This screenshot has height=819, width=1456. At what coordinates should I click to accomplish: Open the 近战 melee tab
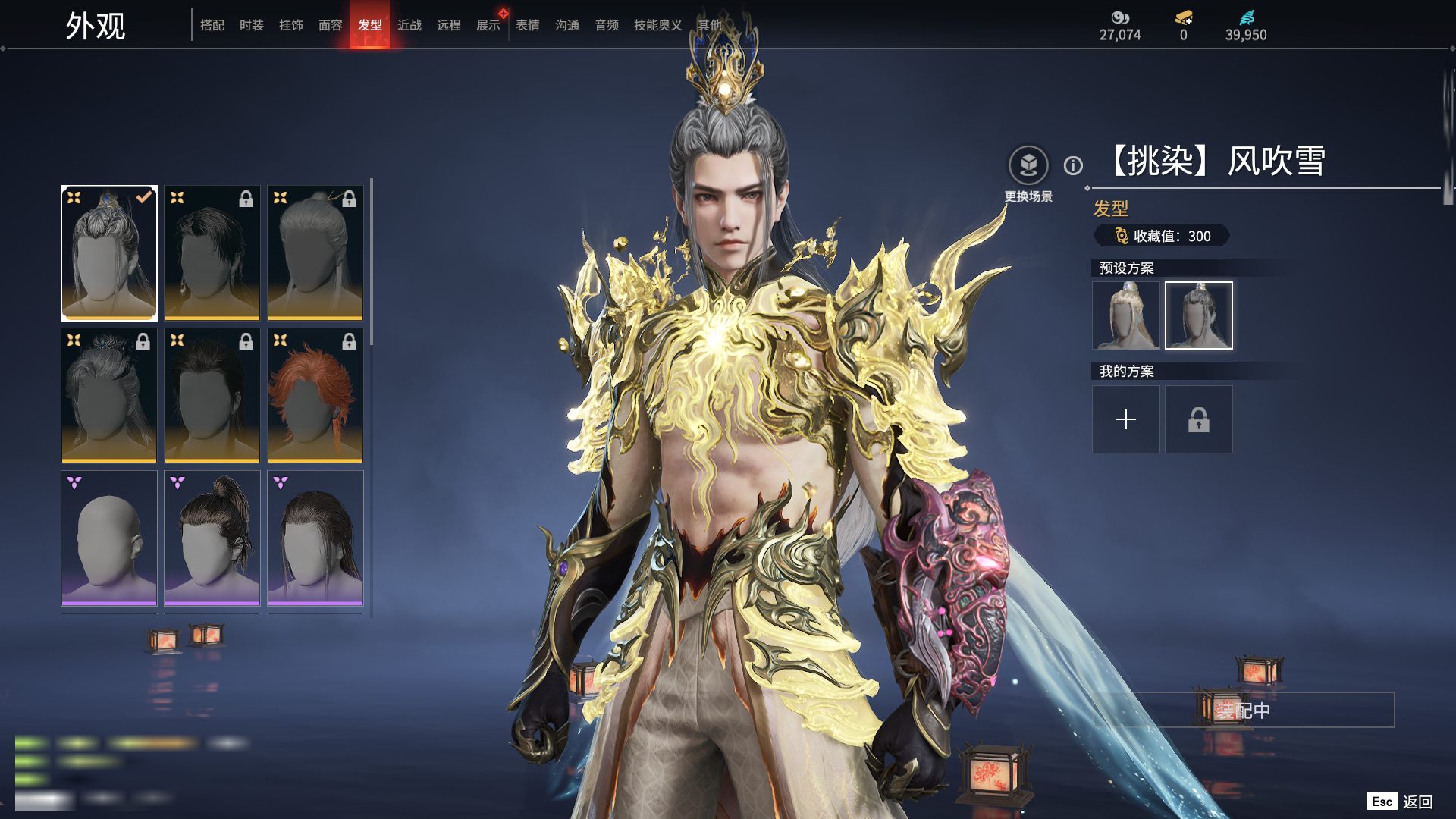pos(409,25)
